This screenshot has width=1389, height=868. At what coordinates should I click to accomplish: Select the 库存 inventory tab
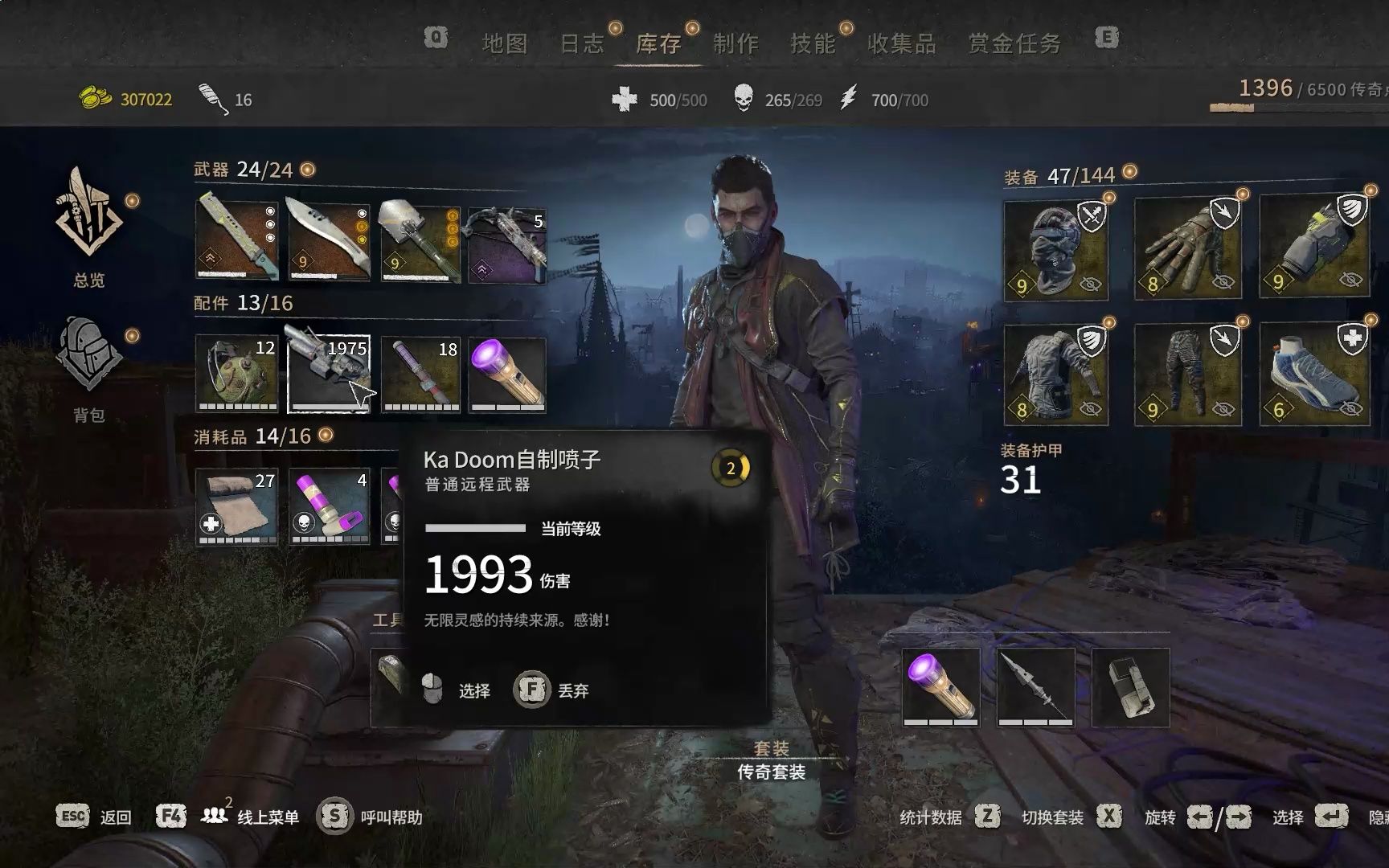[658, 43]
